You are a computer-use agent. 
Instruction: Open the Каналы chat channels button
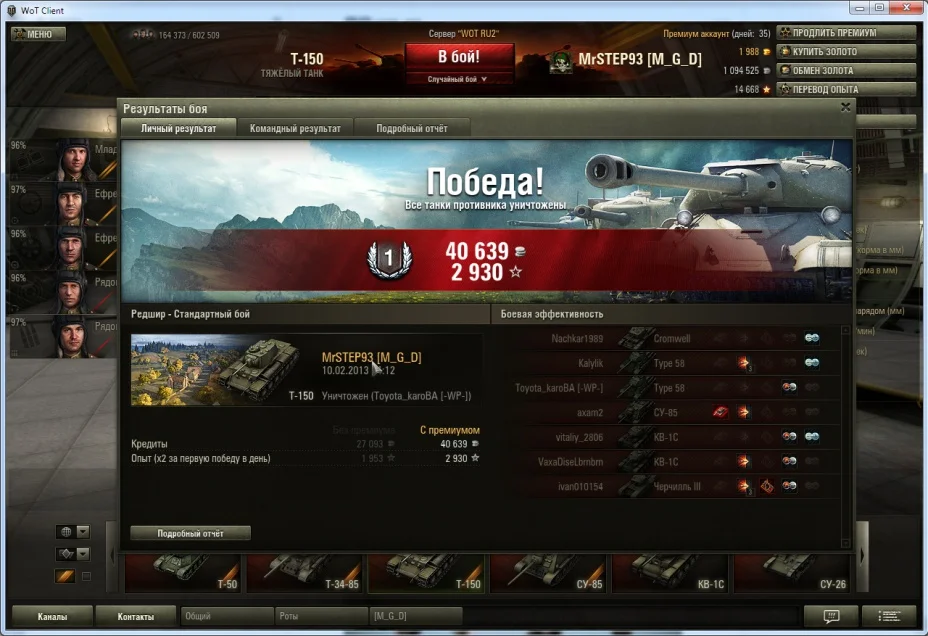pos(52,617)
